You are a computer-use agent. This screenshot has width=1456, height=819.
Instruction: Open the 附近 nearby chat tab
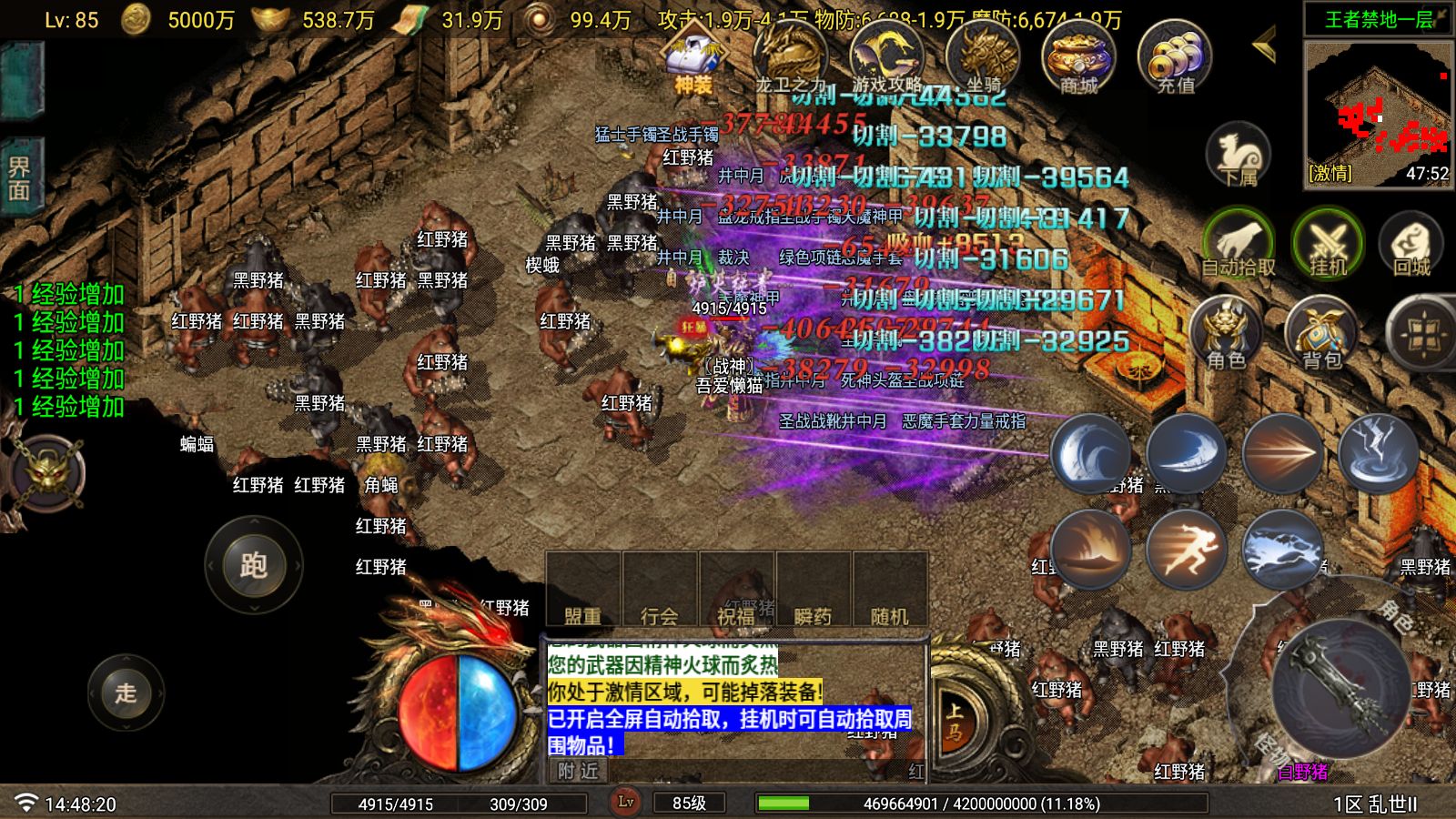click(x=579, y=772)
